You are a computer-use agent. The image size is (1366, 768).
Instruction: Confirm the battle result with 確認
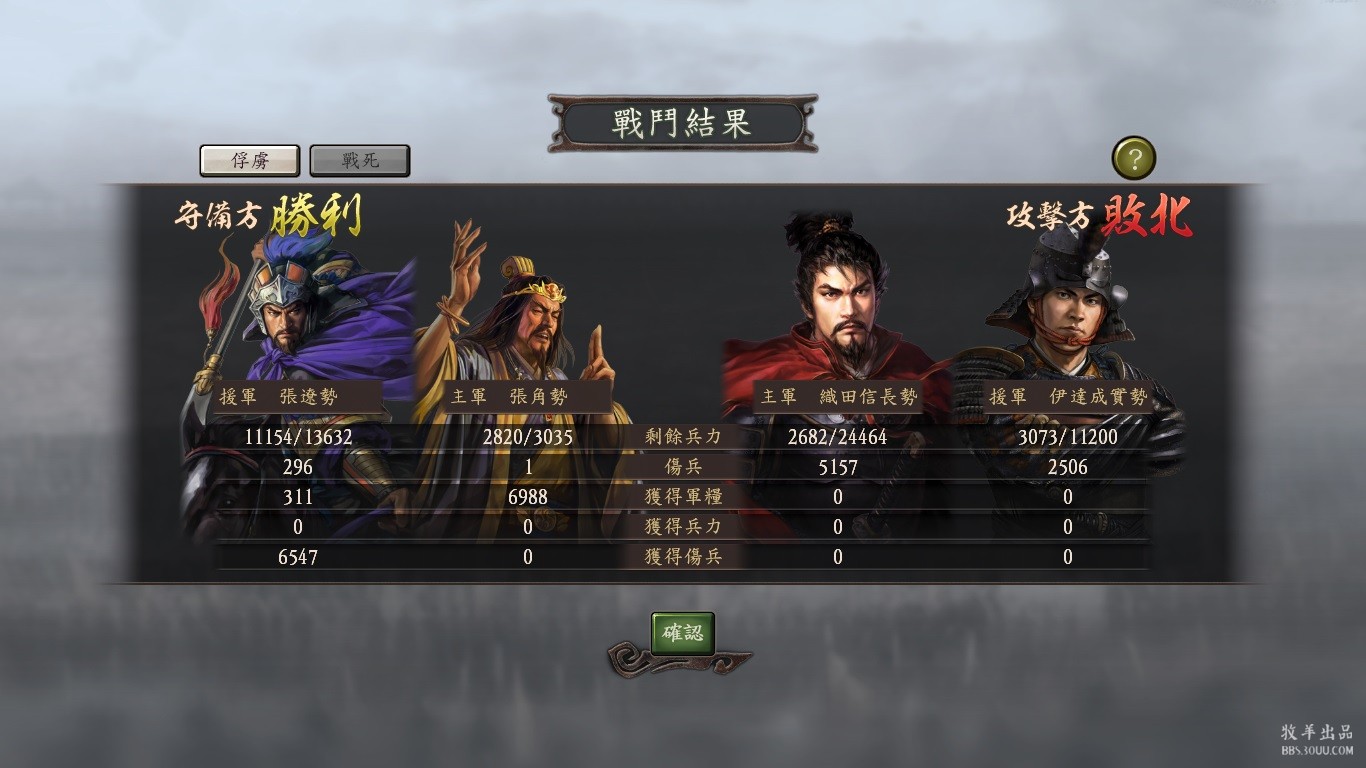click(x=683, y=633)
